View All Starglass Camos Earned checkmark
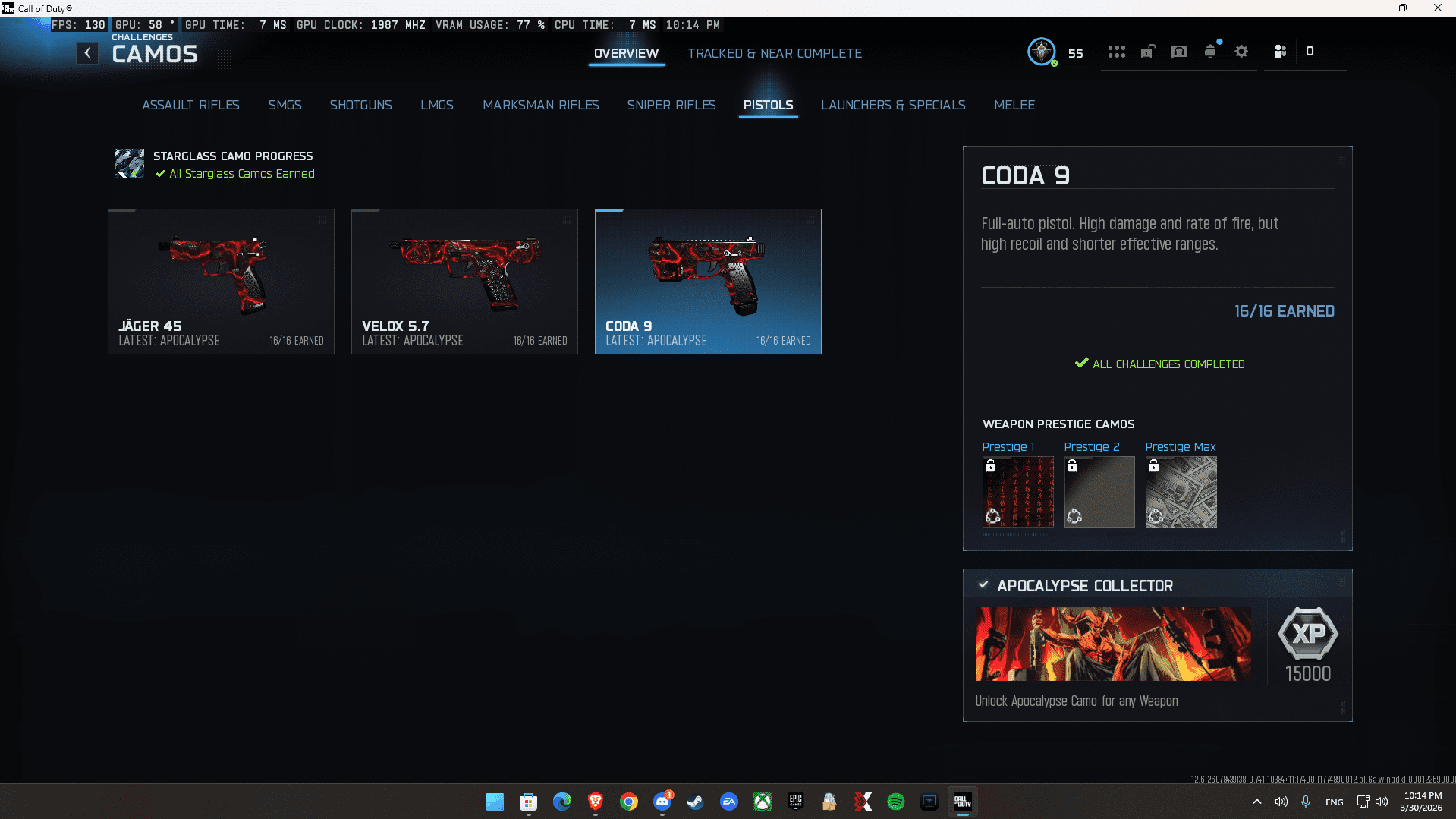1456x819 pixels. pos(159,174)
